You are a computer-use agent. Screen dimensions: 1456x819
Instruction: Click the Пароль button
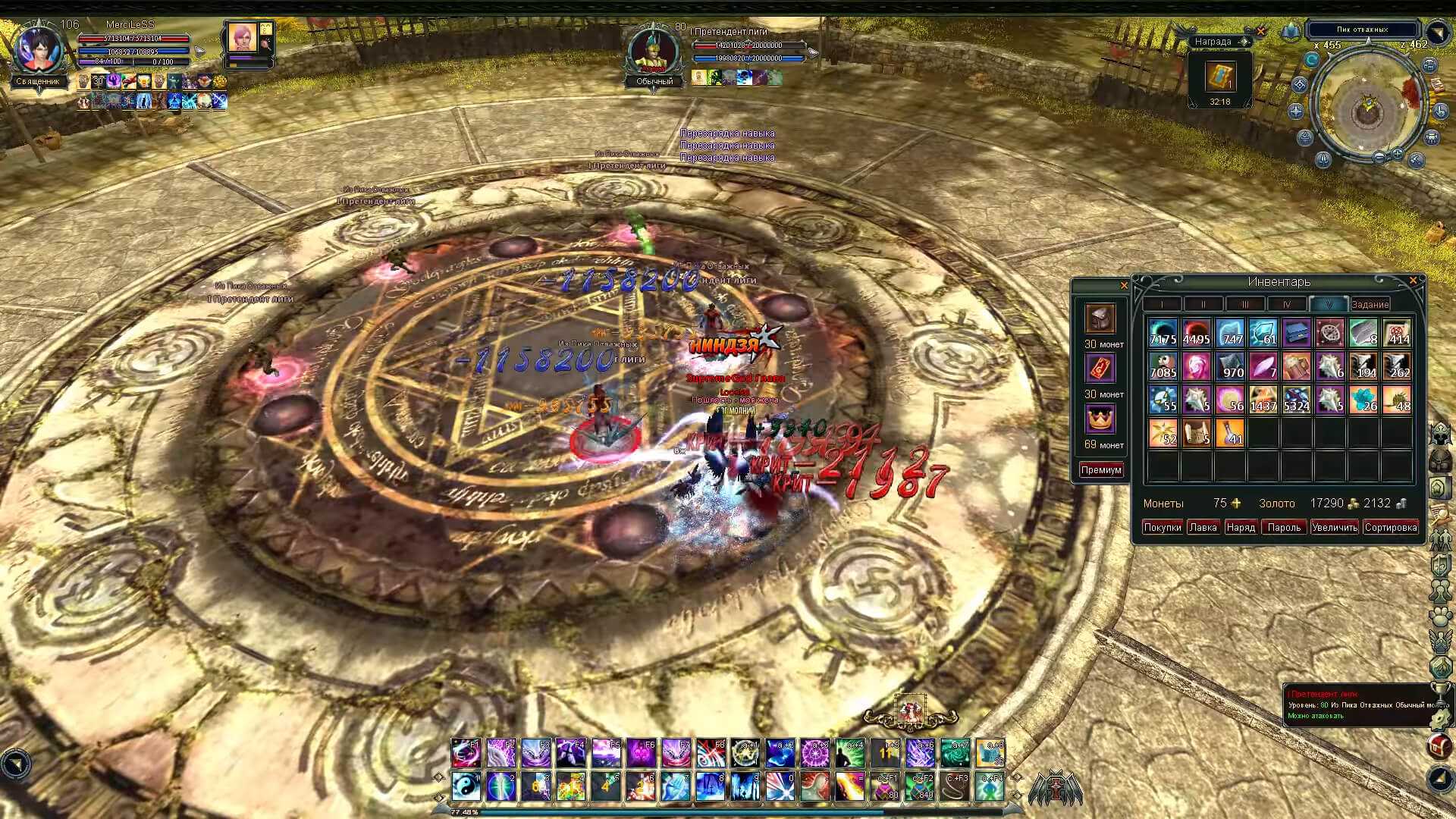[1284, 527]
